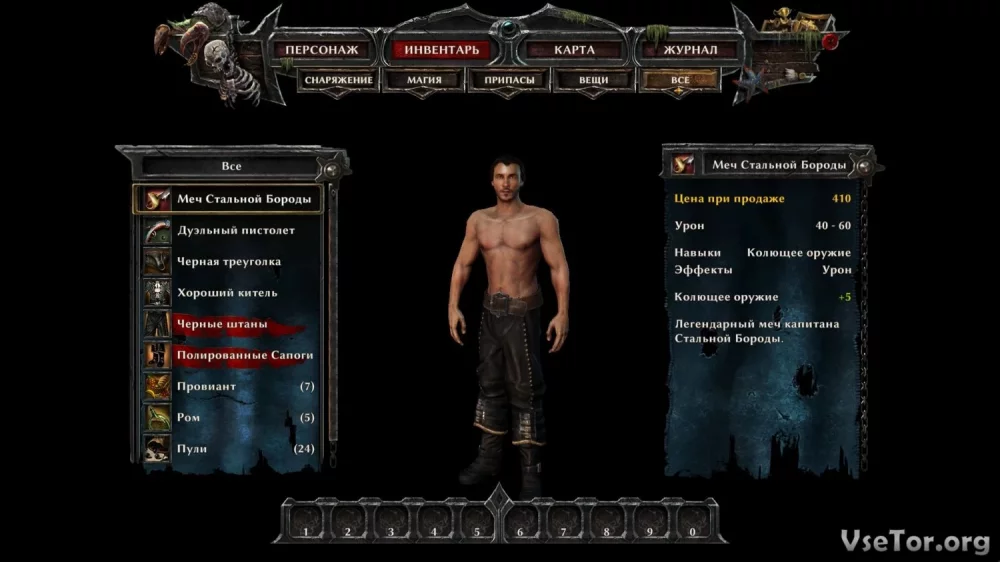Image resolution: width=1000 pixels, height=562 pixels.
Task: Select the Все category filter
Action: pyautogui.click(x=680, y=80)
